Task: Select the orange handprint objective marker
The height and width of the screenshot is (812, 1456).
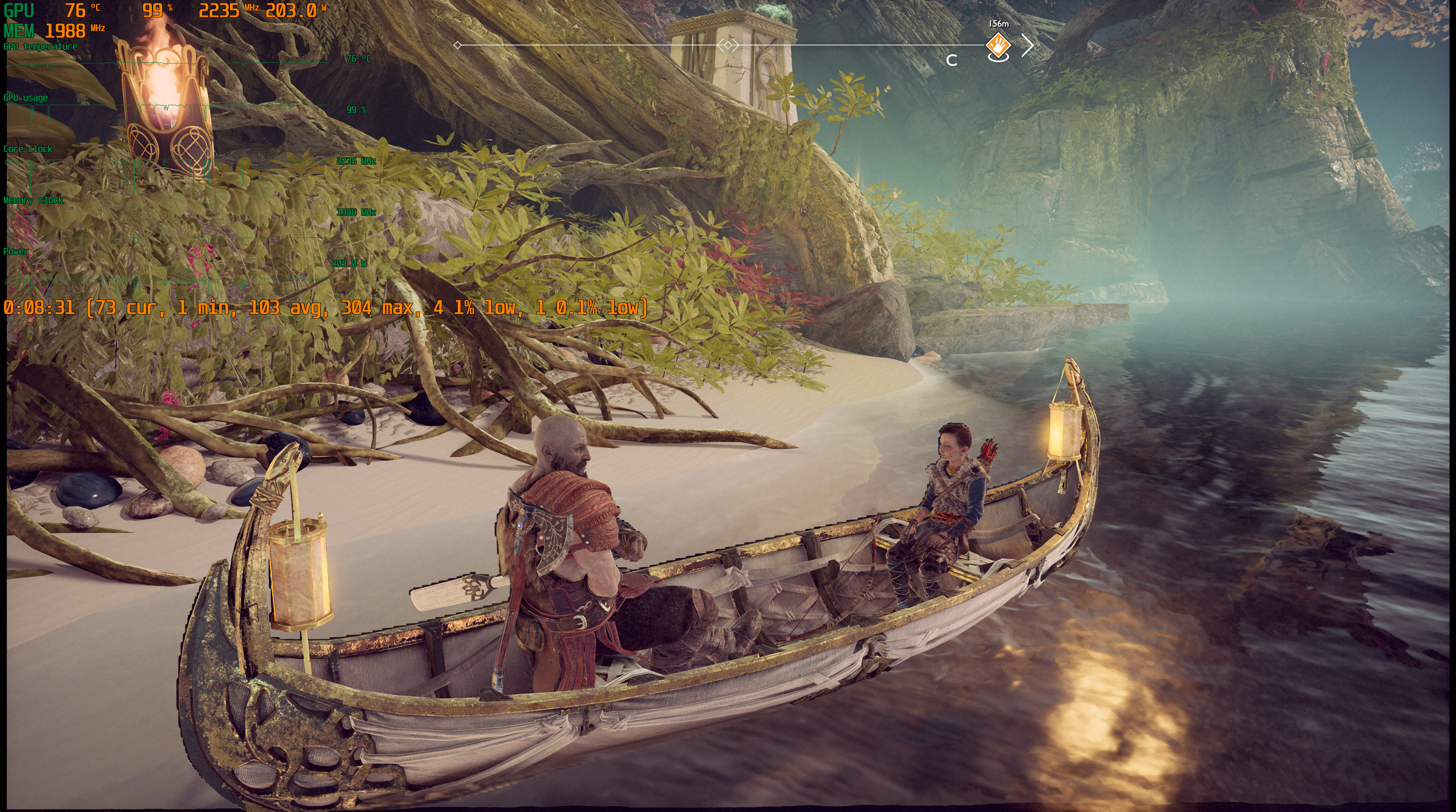Action: [998, 45]
